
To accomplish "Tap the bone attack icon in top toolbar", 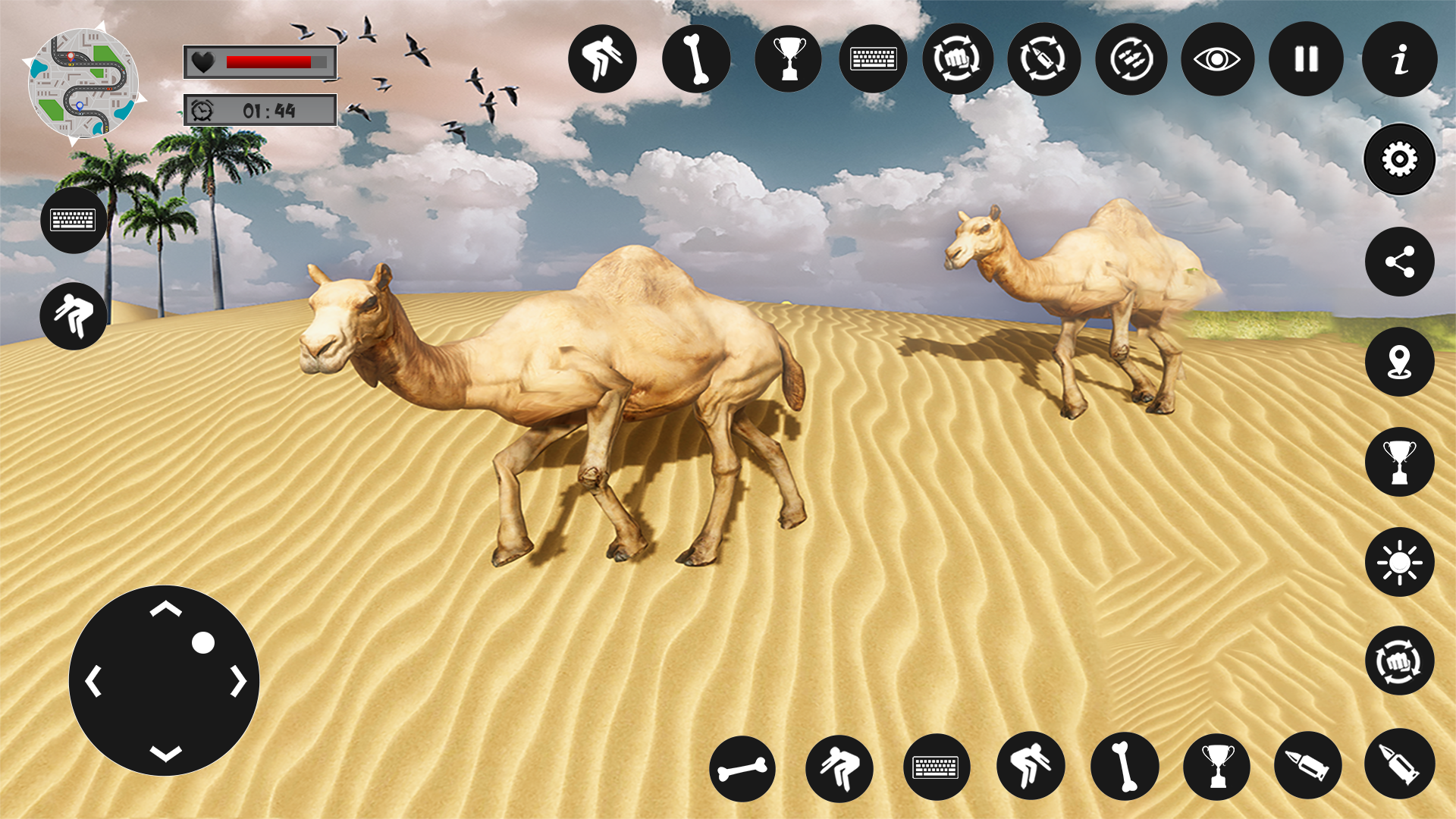I will [696, 59].
